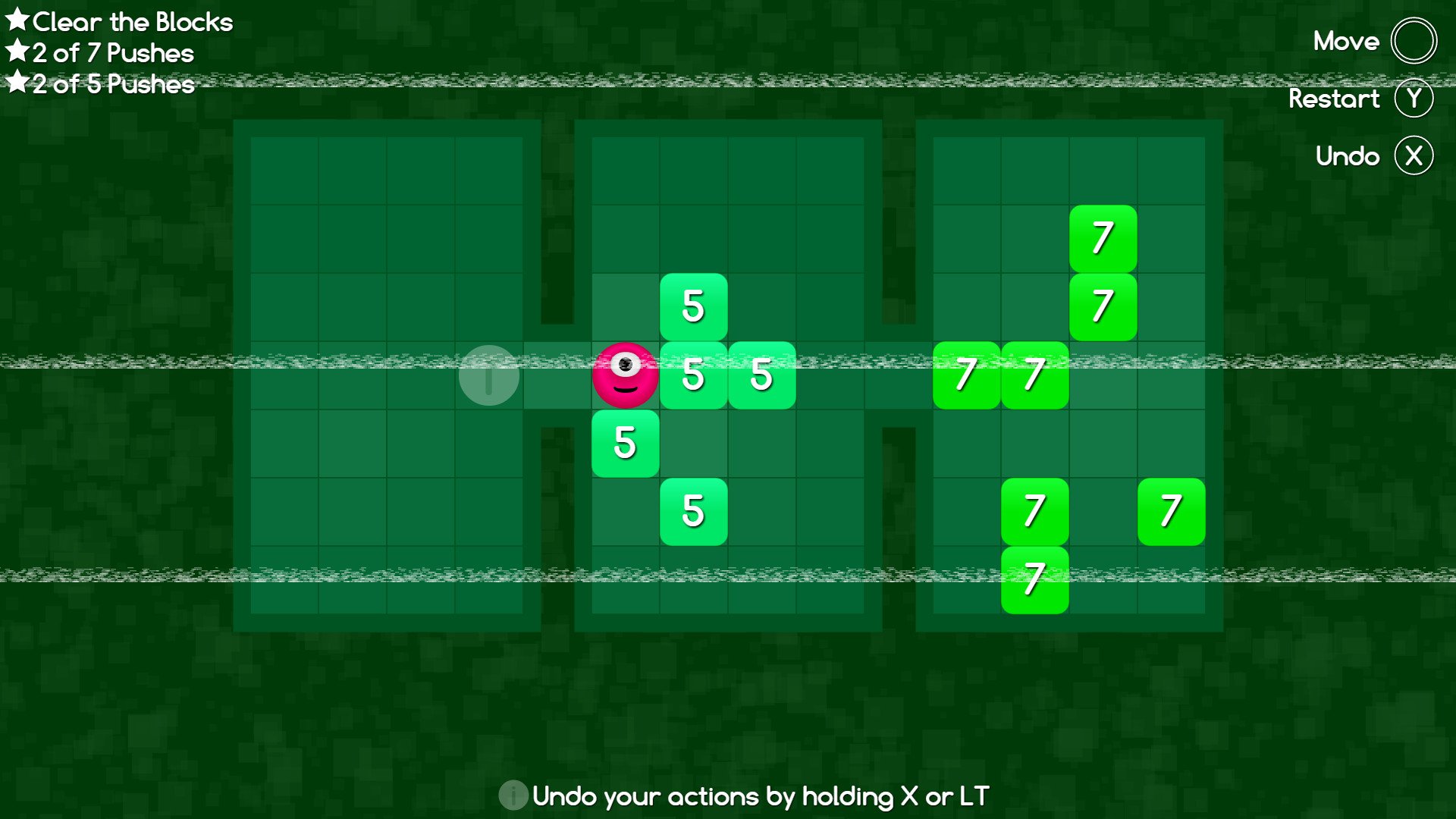Image resolution: width=1456 pixels, height=819 pixels.
Task: Click the Restart label text
Action: coord(1335,99)
